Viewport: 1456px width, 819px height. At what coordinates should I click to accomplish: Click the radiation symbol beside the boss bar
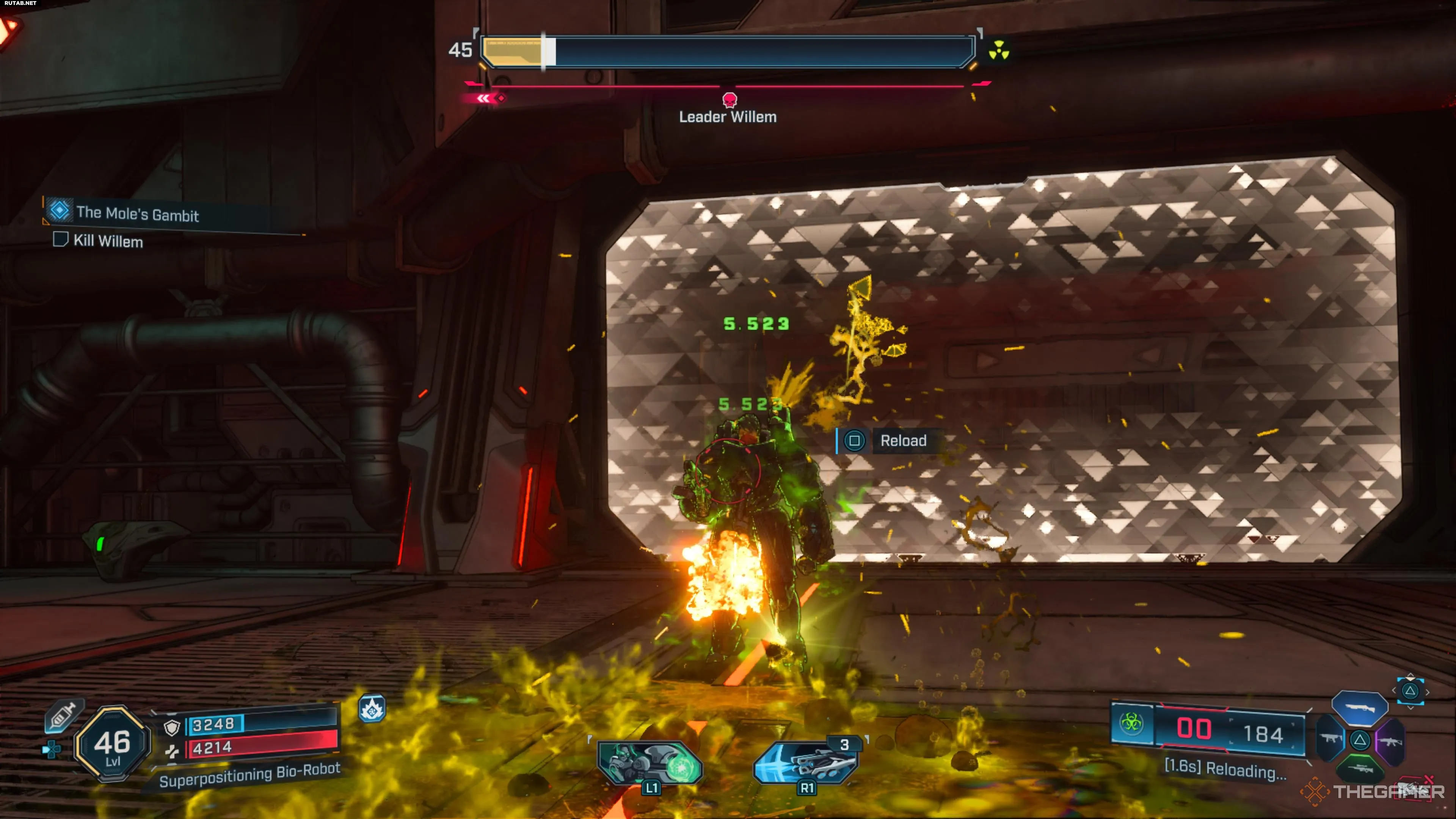(x=999, y=50)
